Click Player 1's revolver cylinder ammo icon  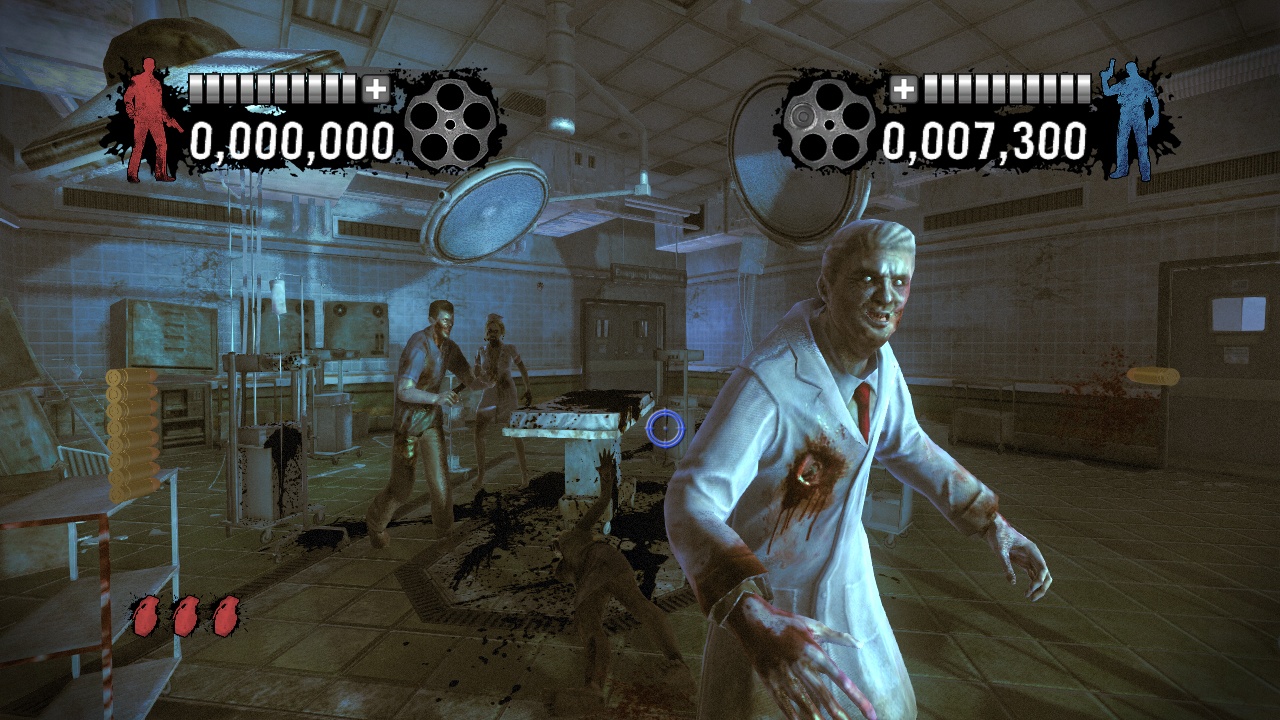pyautogui.click(x=453, y=125)
